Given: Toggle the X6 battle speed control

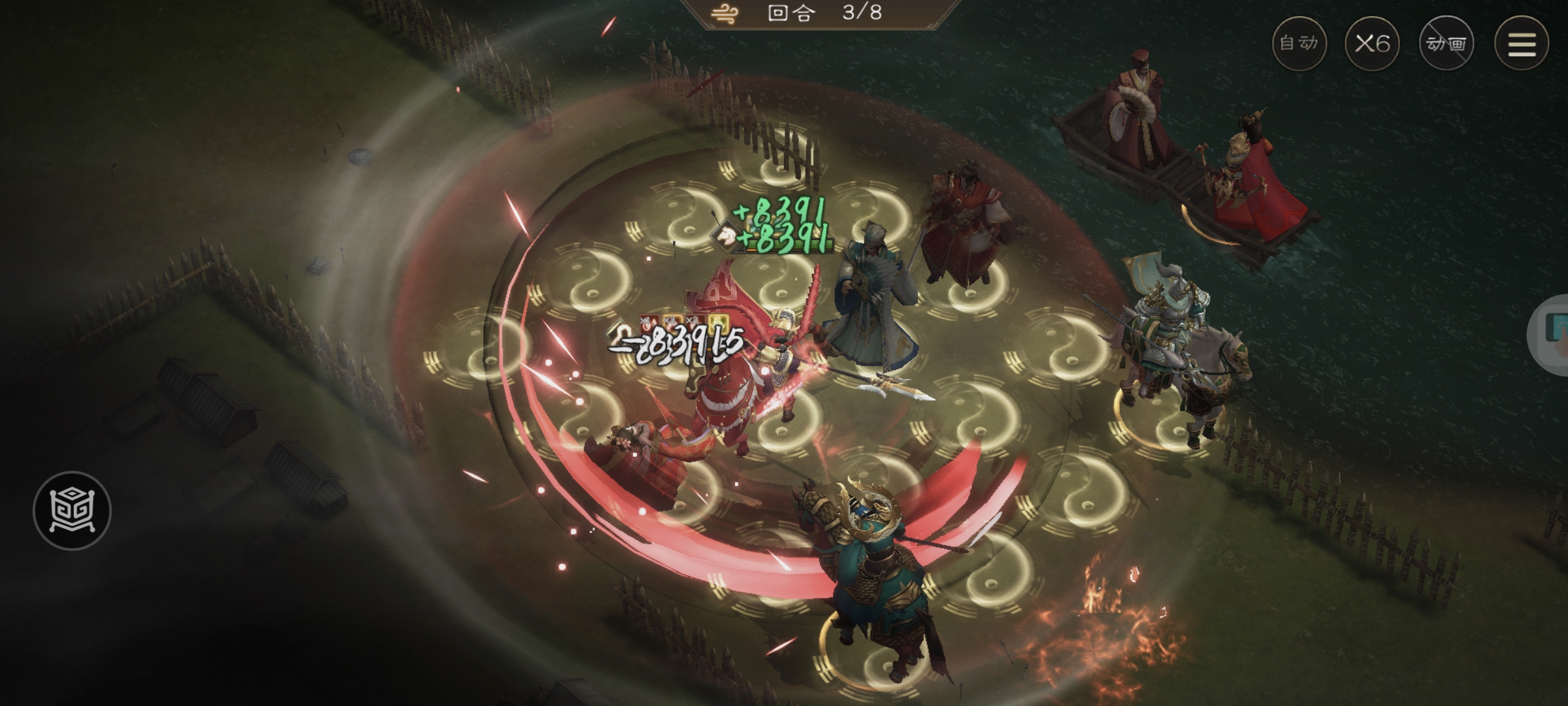Looking at the screenshot, I should [x=1372, y=44].
